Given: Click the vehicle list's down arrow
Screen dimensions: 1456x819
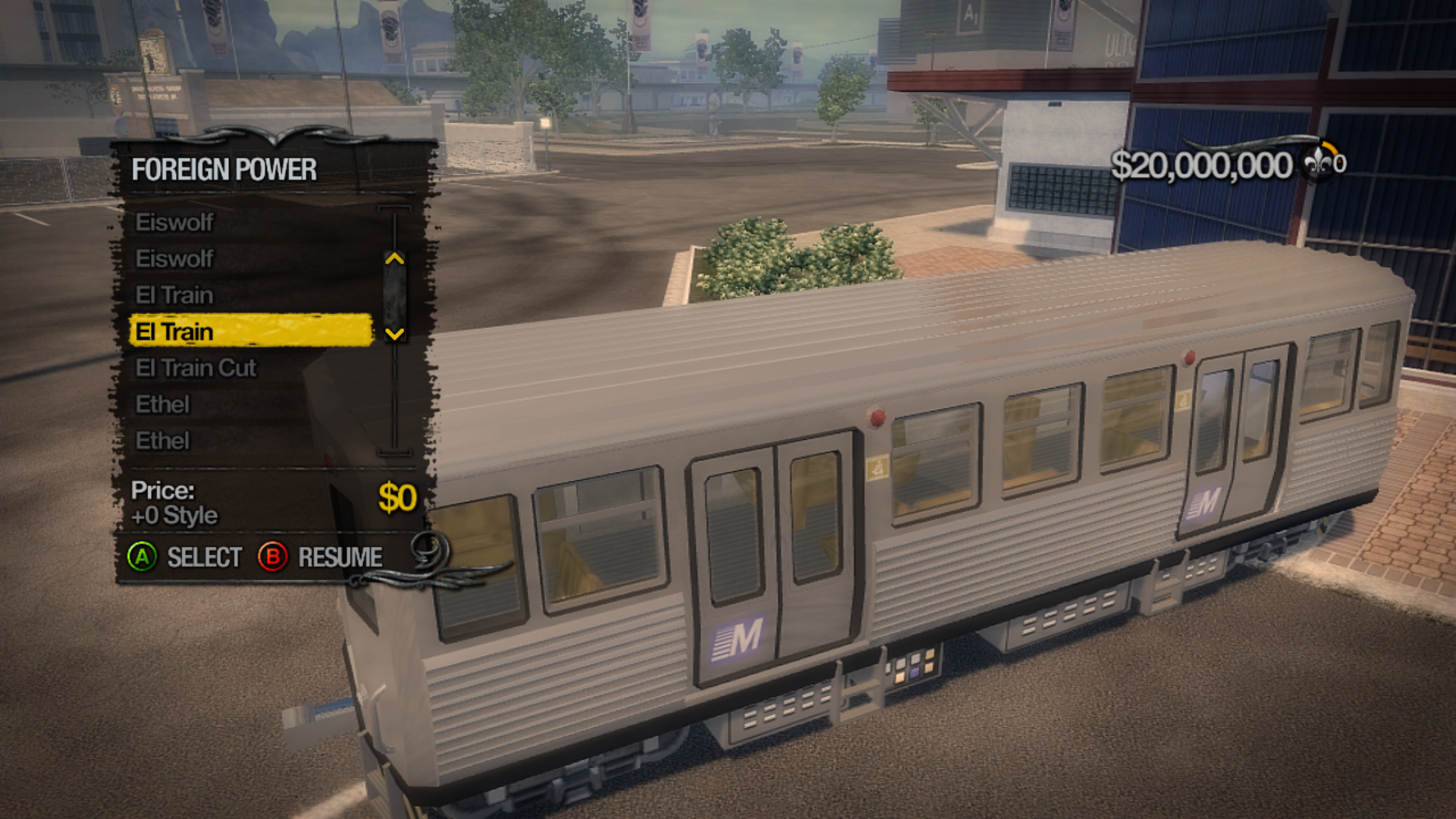Looking at the screenshot, I should click(394, 334).
